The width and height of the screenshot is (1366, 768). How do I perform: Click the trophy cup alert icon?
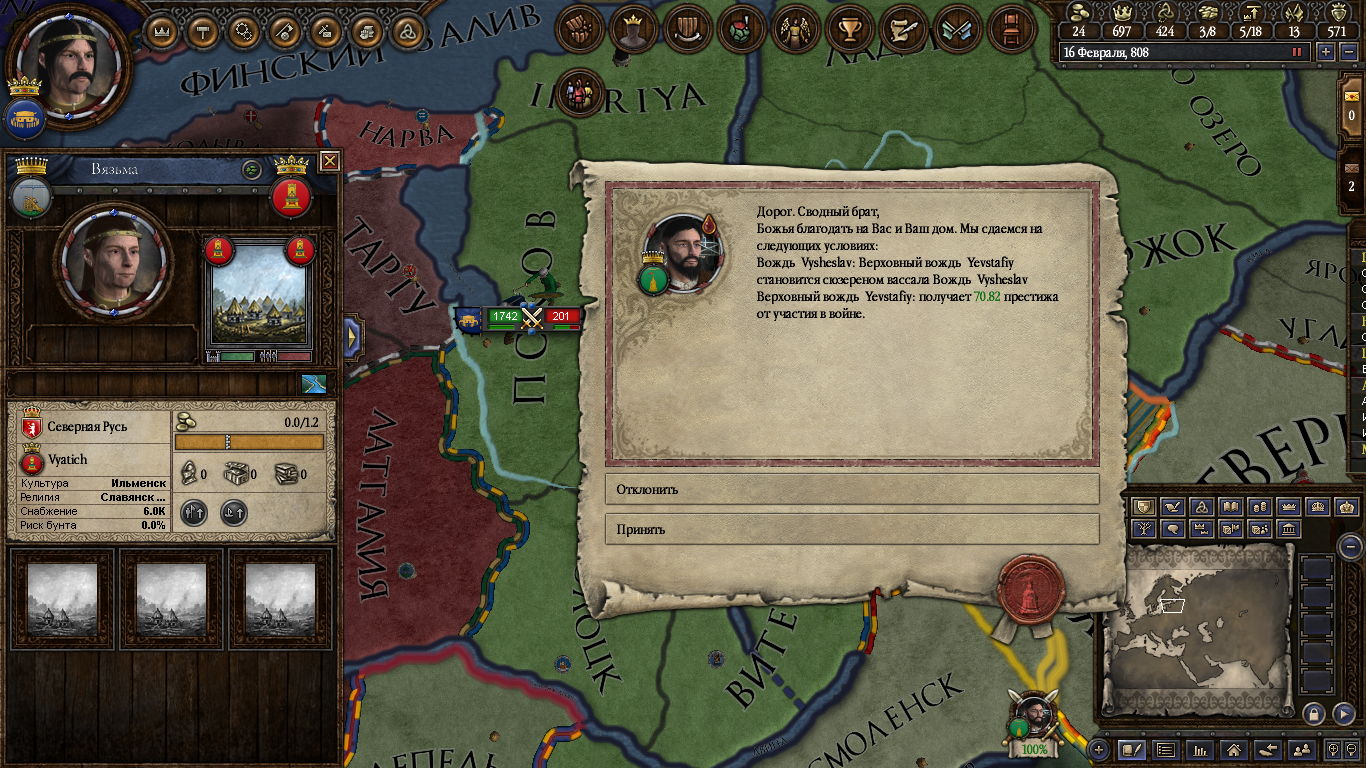tap(850, 31)
